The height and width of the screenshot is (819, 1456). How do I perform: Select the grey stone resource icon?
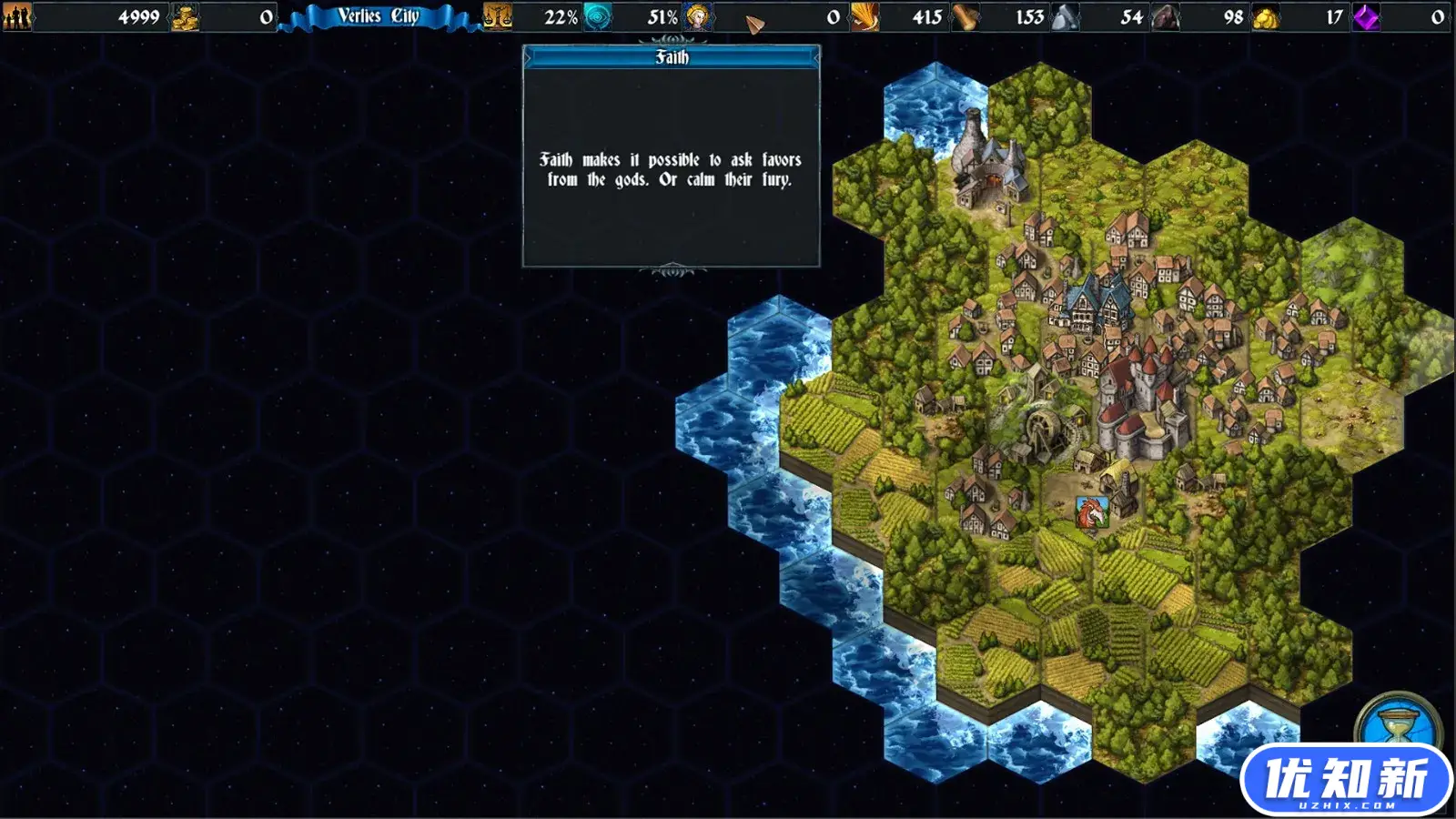[x=1066, y=16]
